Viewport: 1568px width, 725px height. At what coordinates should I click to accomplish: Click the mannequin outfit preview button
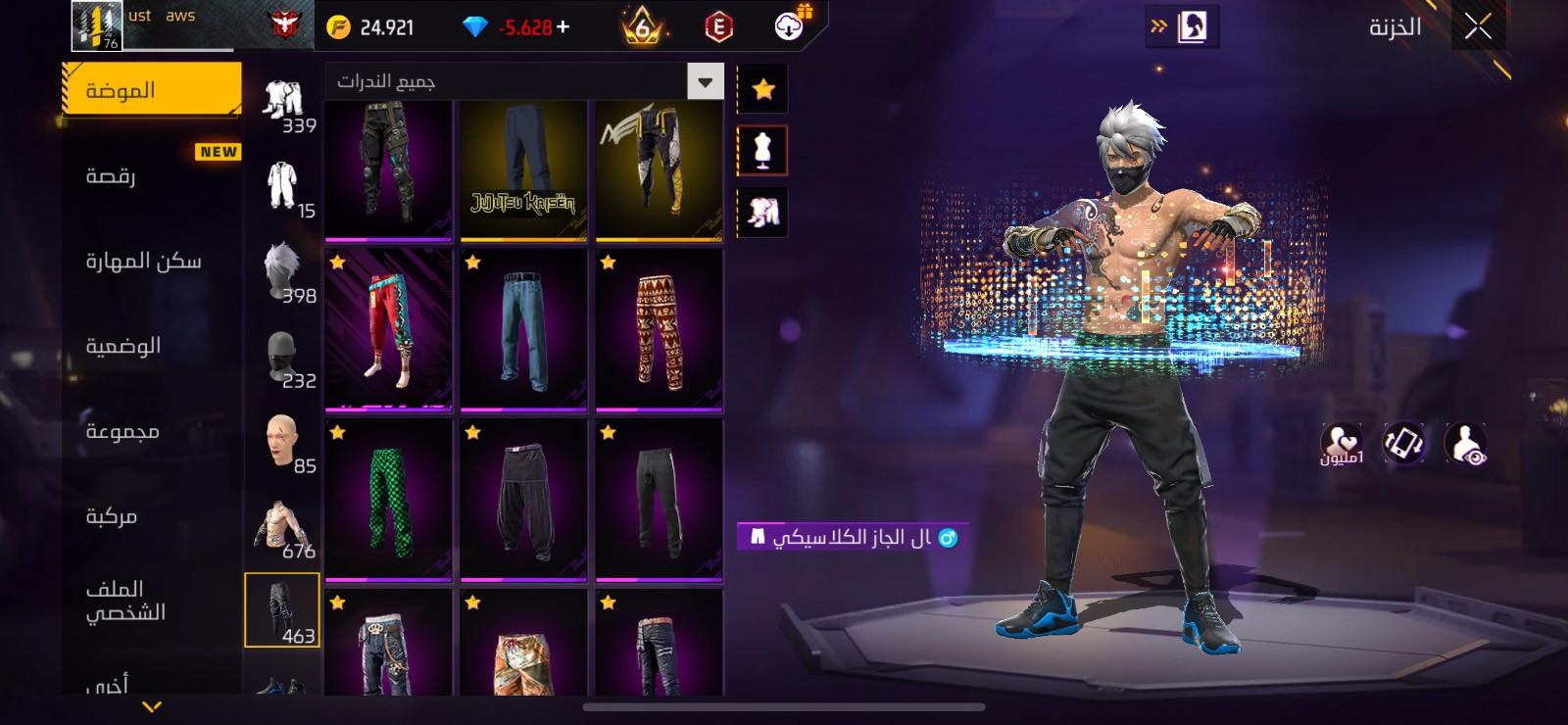coord(762,151)
